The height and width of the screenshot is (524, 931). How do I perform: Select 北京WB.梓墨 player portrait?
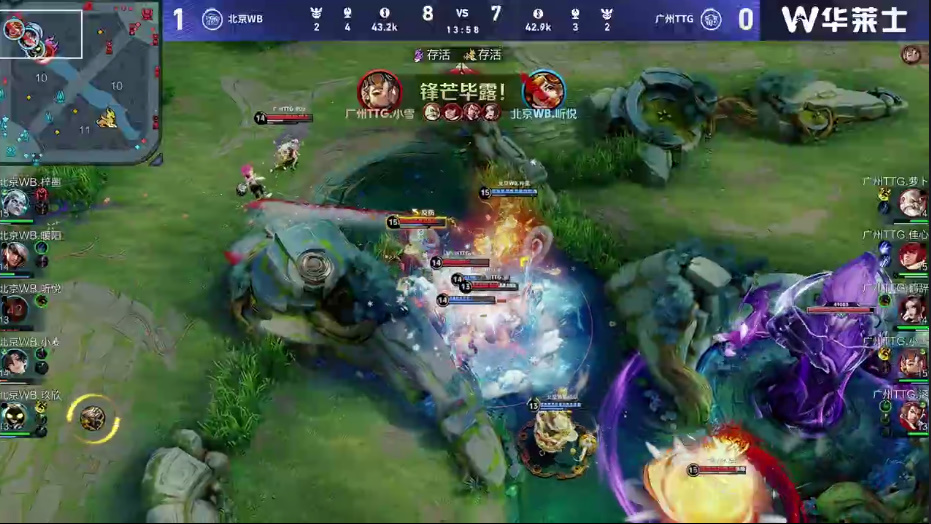[15, 204]
